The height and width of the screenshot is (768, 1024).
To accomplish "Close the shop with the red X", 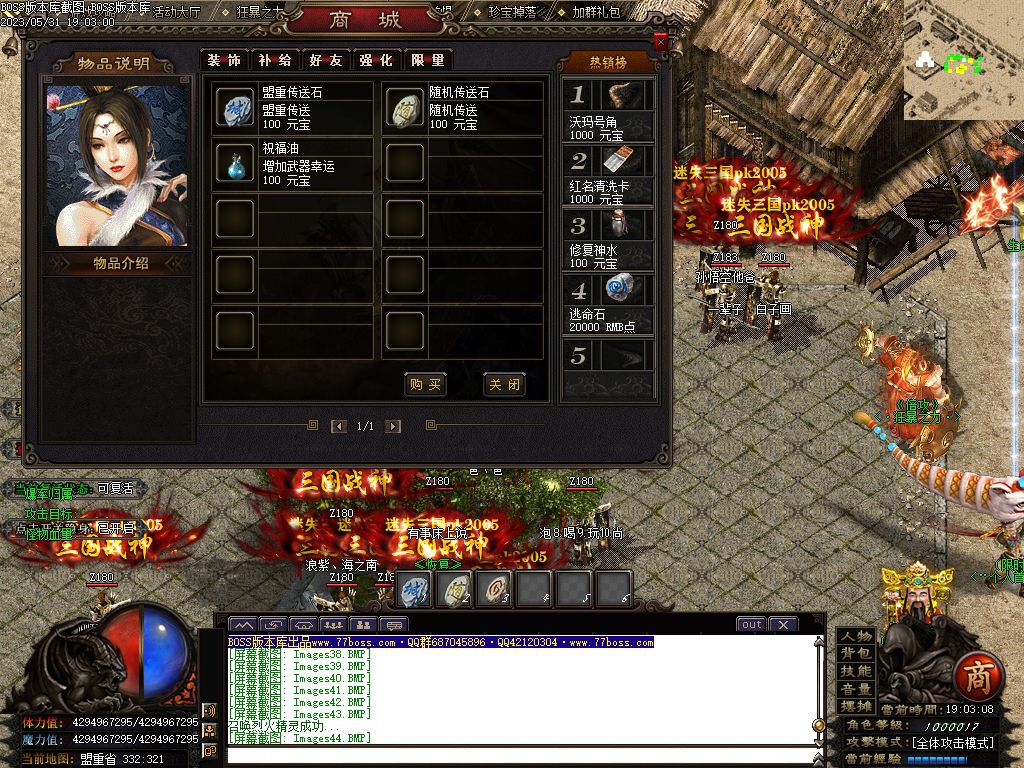I will (660, 42).
